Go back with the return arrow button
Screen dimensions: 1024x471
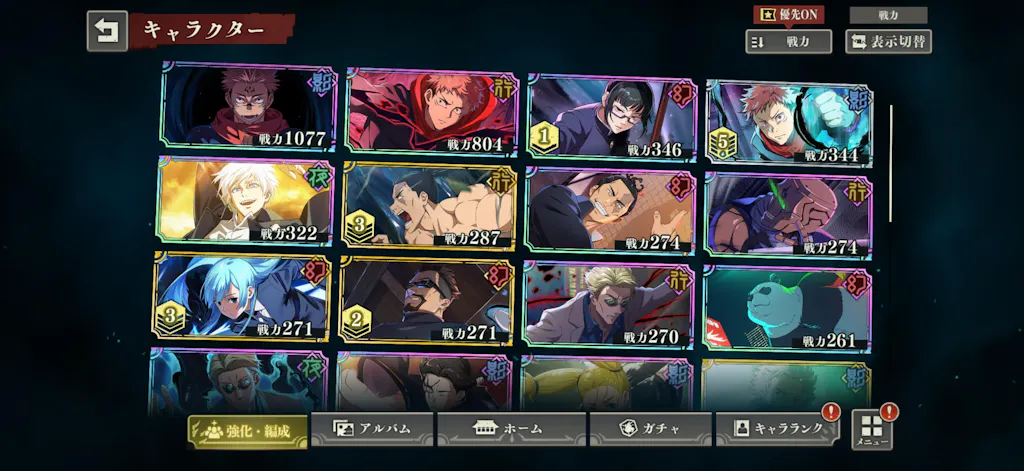click(107, 30)
